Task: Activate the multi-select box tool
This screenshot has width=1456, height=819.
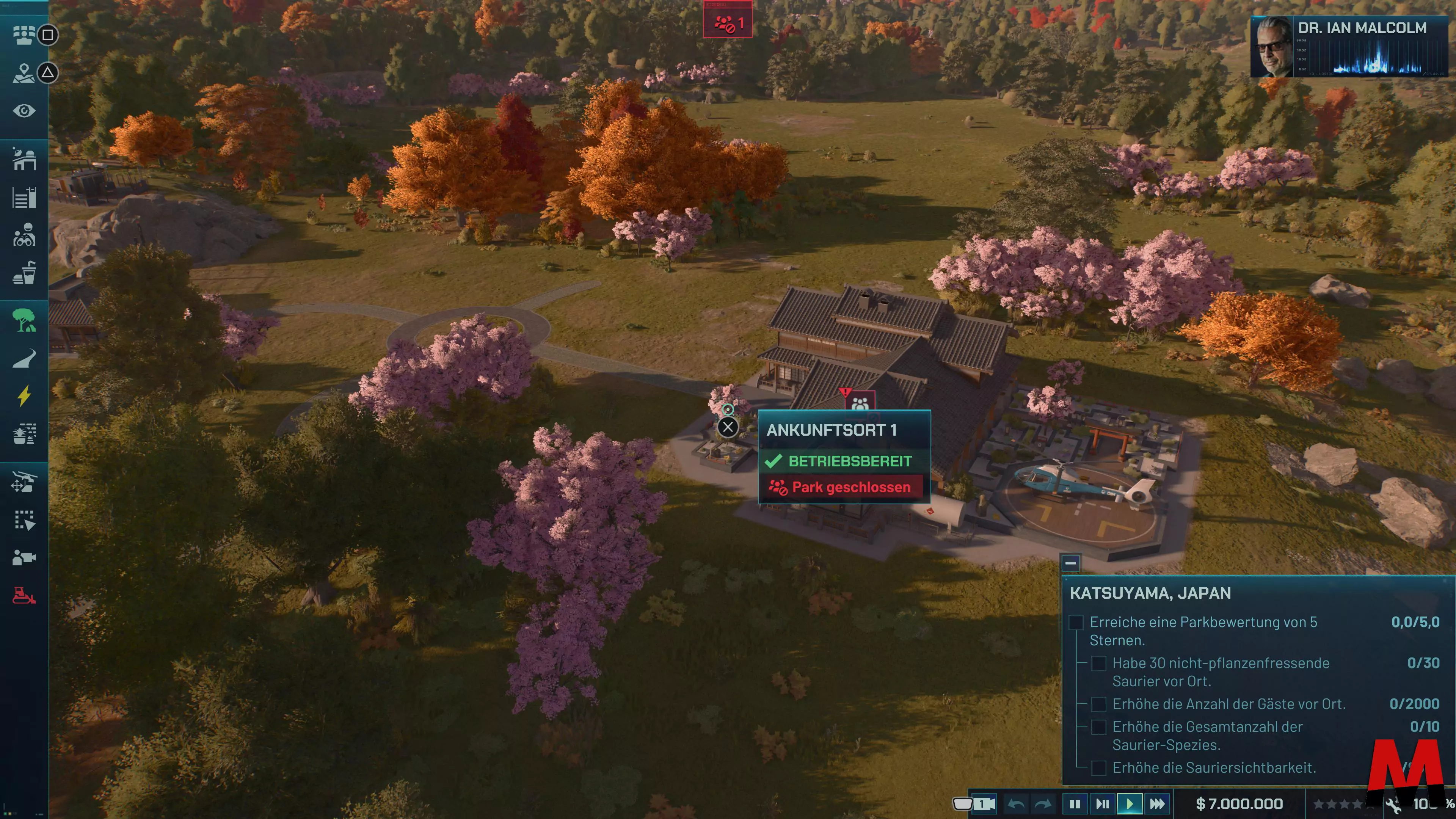Action: coord(24,520)
